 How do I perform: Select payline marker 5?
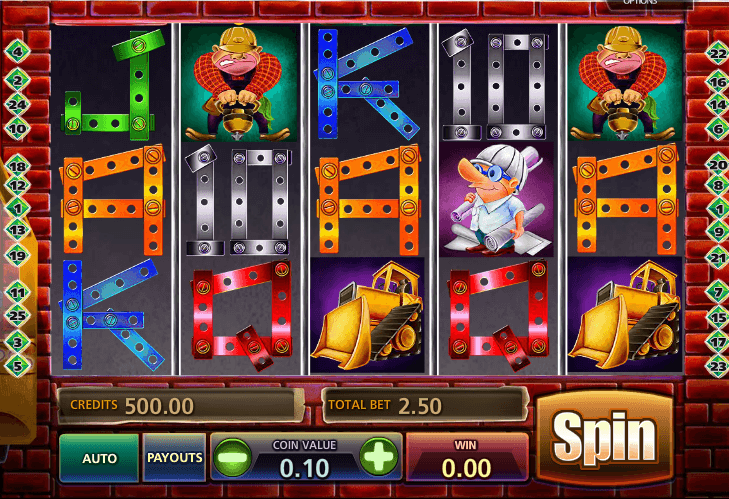point(17,366)
